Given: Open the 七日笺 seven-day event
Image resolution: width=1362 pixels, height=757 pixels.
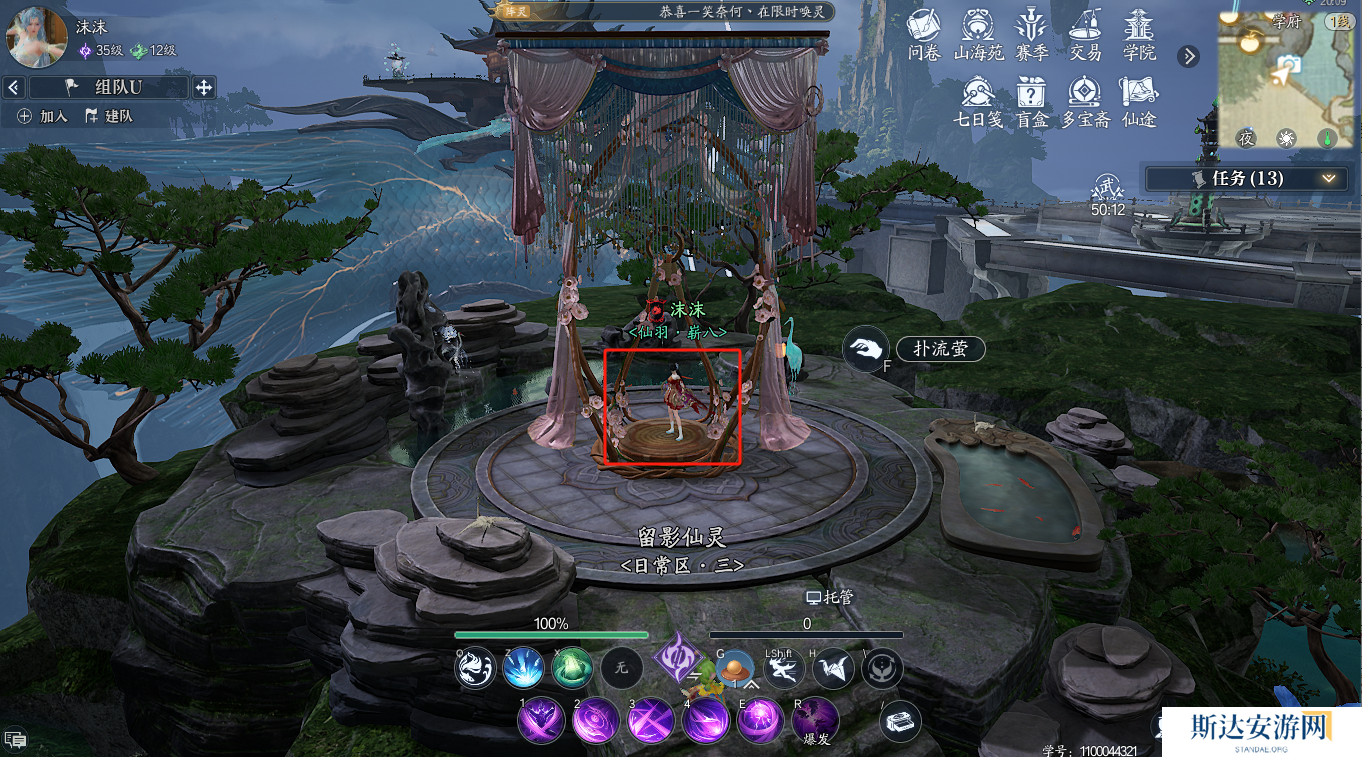Looking at the screenshot, I should [978, 102].
